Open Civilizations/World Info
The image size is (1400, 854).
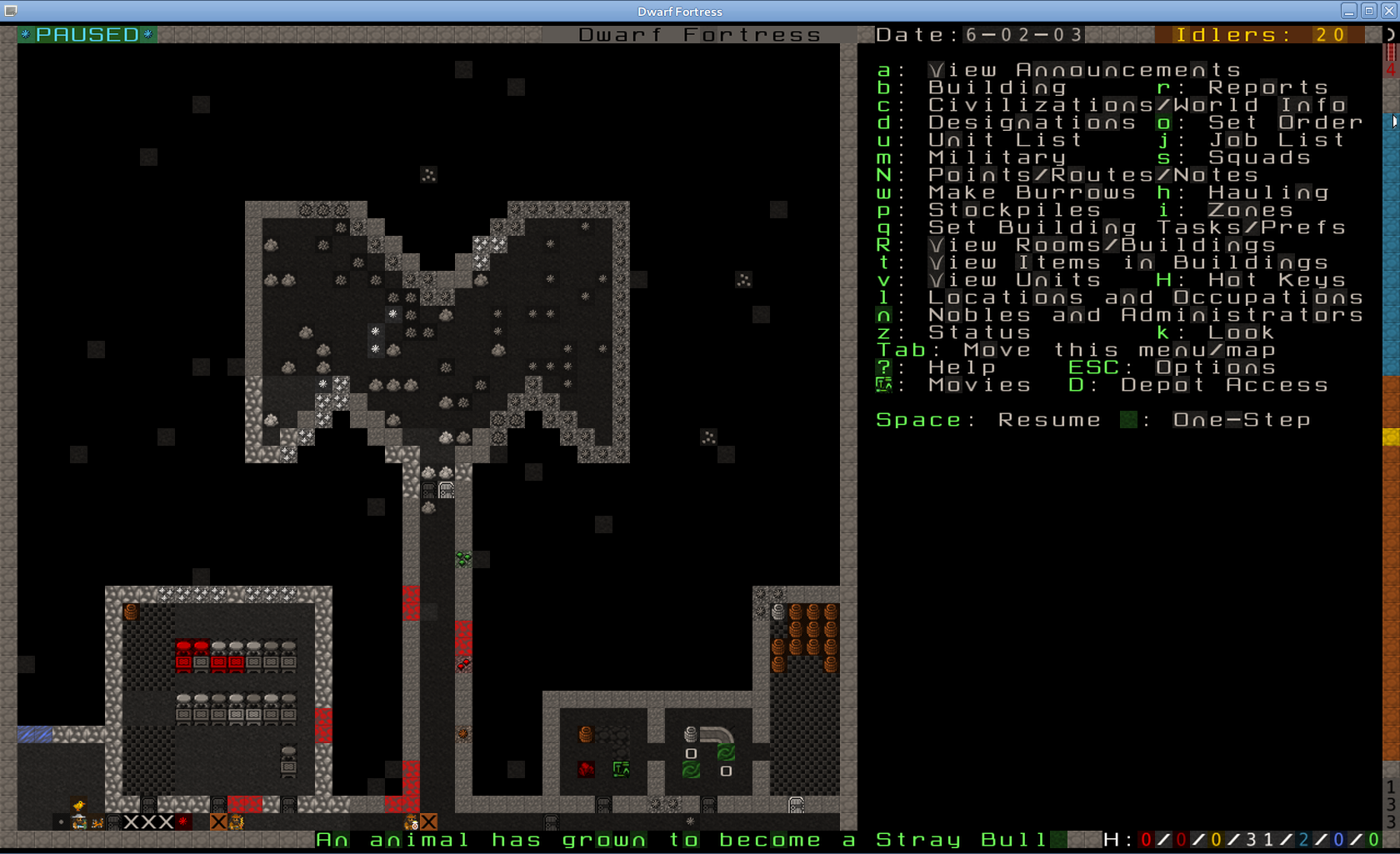click(x=1137, y=105)
